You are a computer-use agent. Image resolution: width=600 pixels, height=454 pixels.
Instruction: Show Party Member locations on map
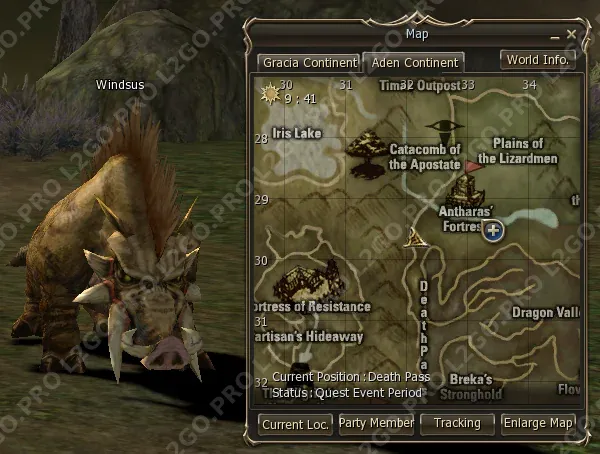pos(376,423)
